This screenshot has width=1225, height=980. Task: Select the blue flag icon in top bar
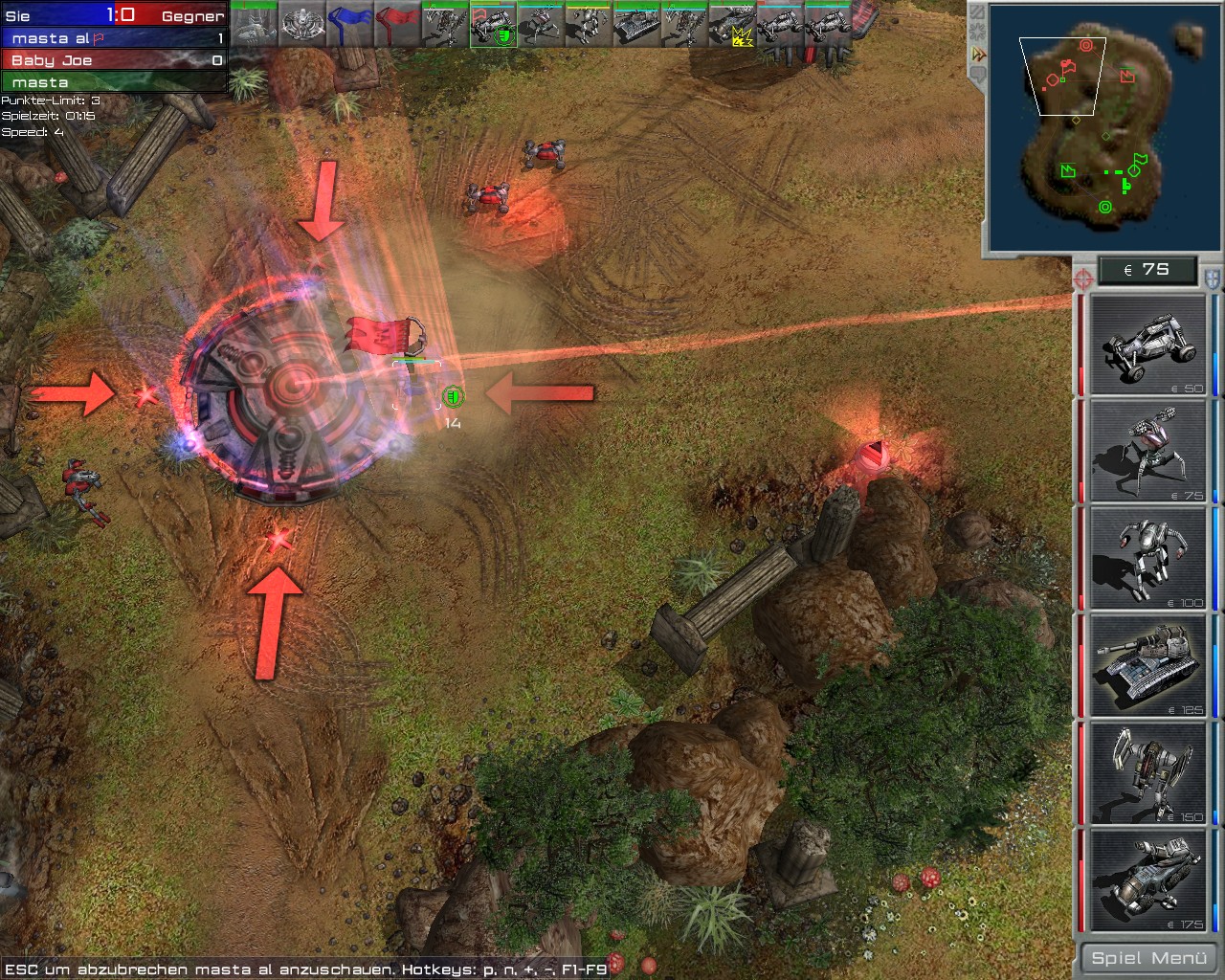[x=349, y=25]
